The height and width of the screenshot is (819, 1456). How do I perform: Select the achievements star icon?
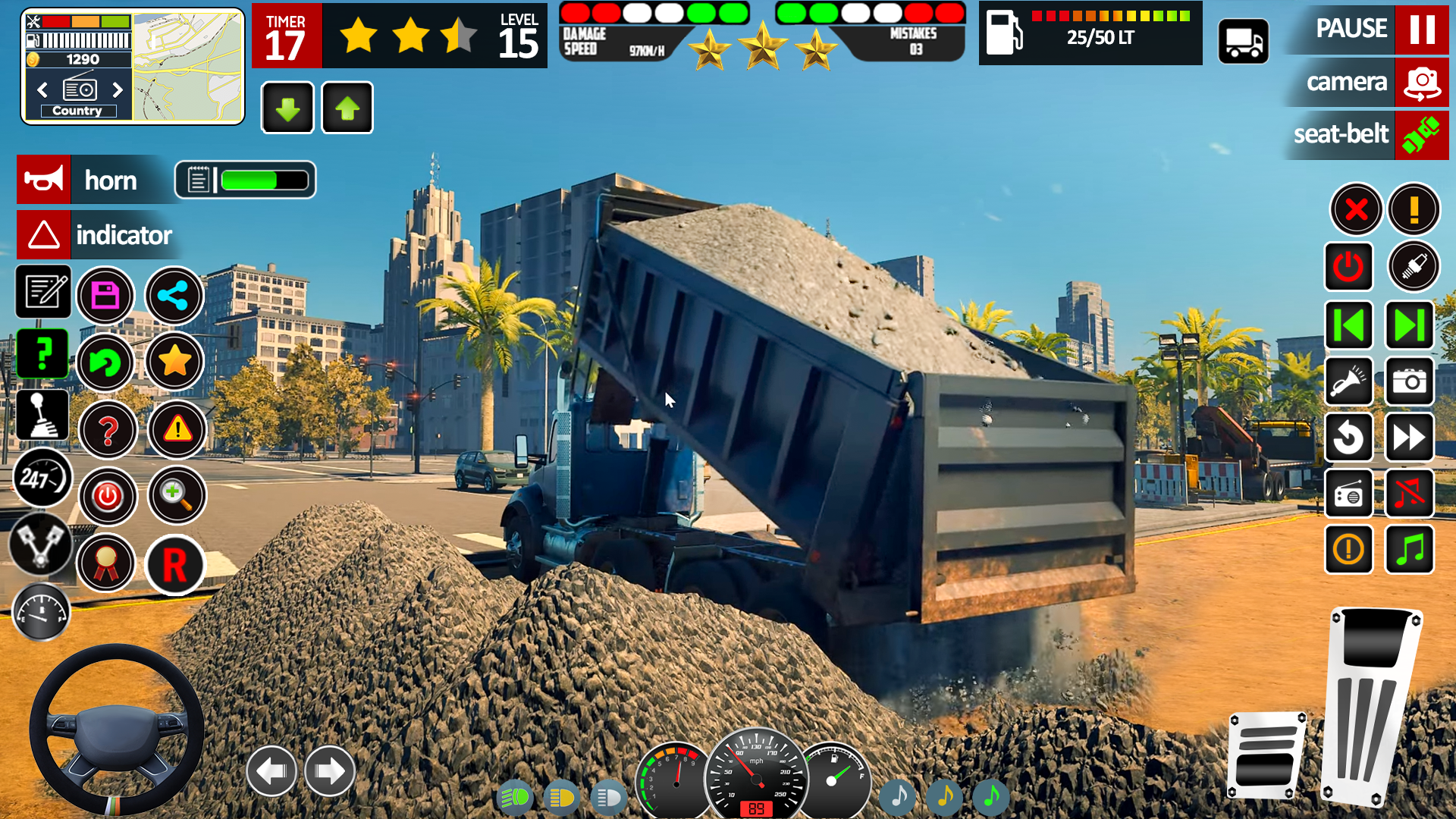(175, 362)
